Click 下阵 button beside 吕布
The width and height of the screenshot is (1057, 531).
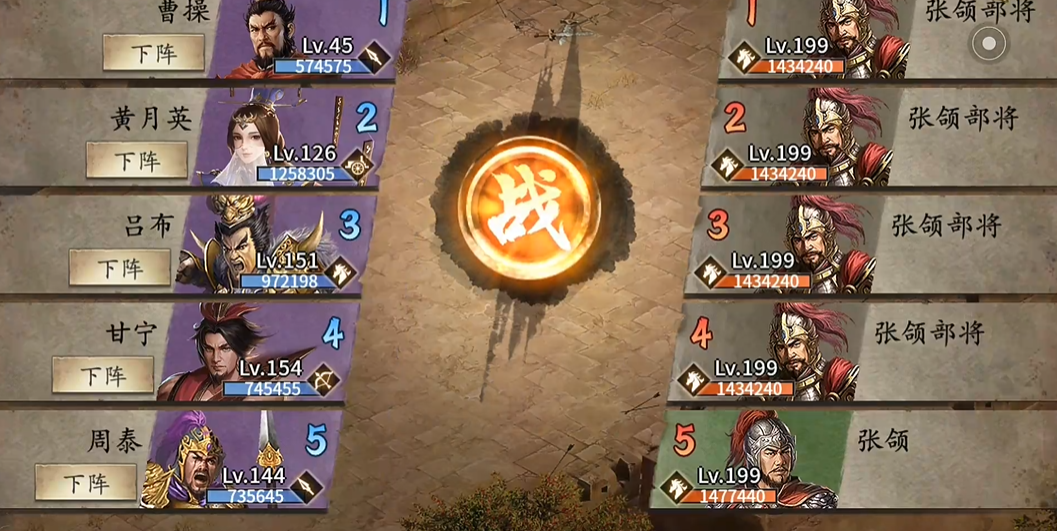point(120,268)
